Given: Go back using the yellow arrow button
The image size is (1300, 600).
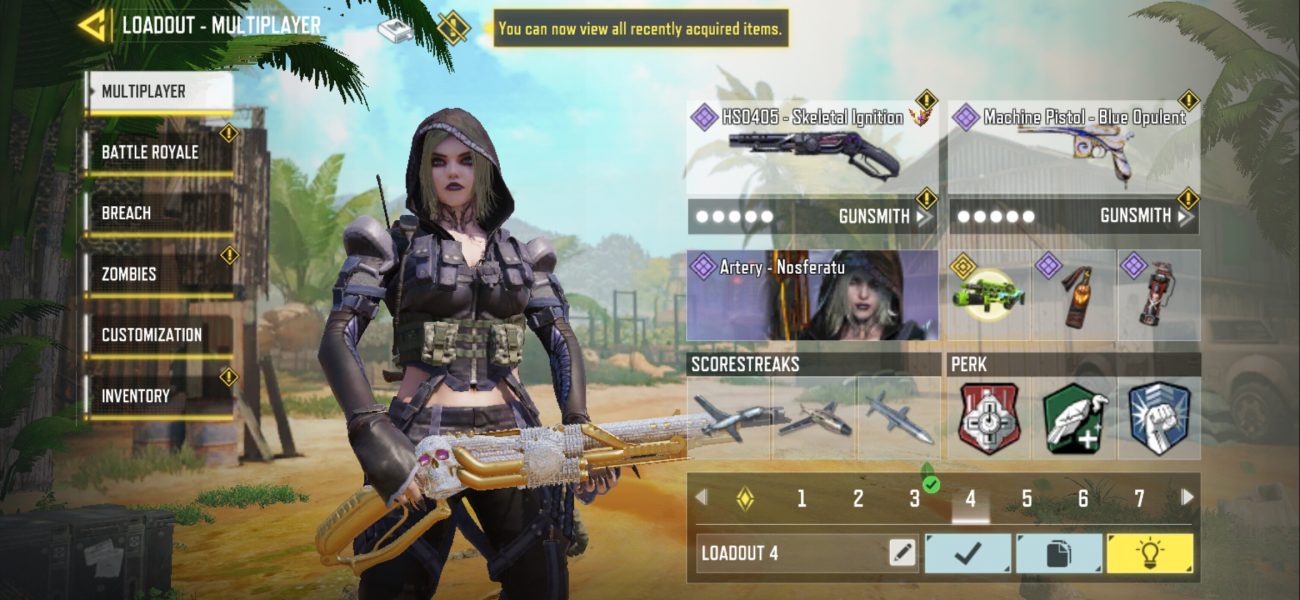Looking at the screenshot, I should (x=93, y=26).
